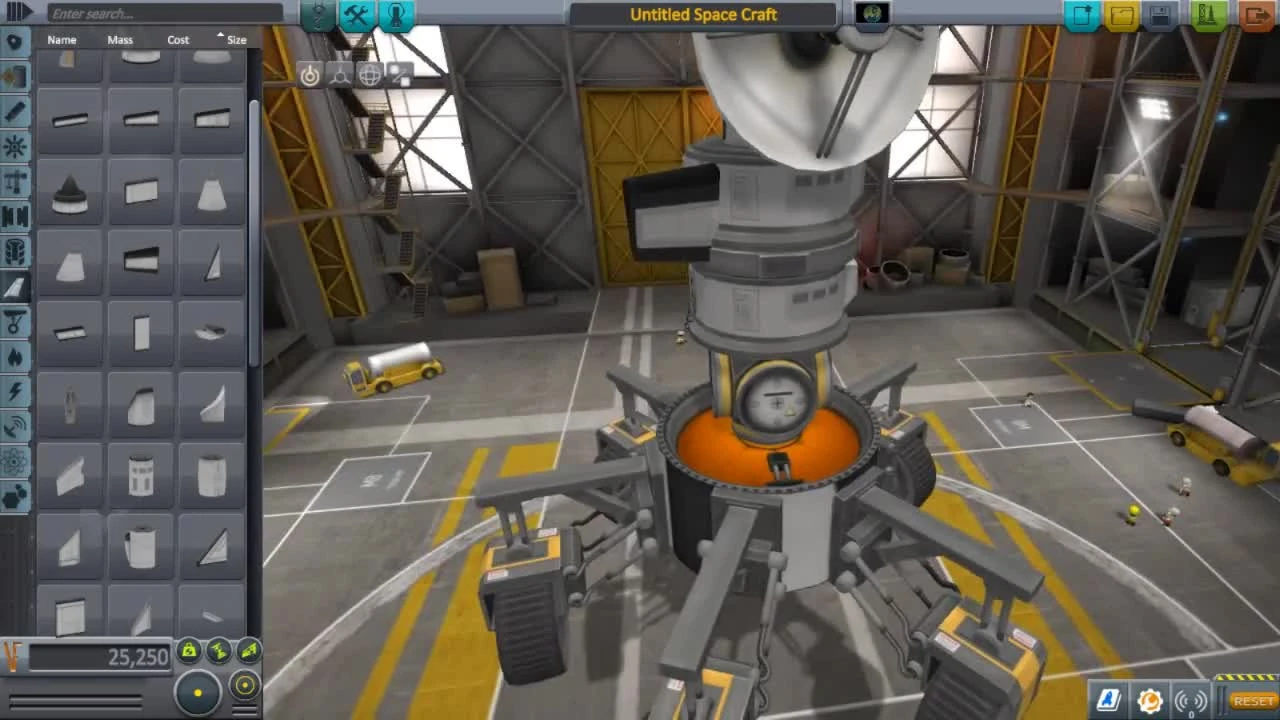Select the Place tool gizmo

point(311,74)
